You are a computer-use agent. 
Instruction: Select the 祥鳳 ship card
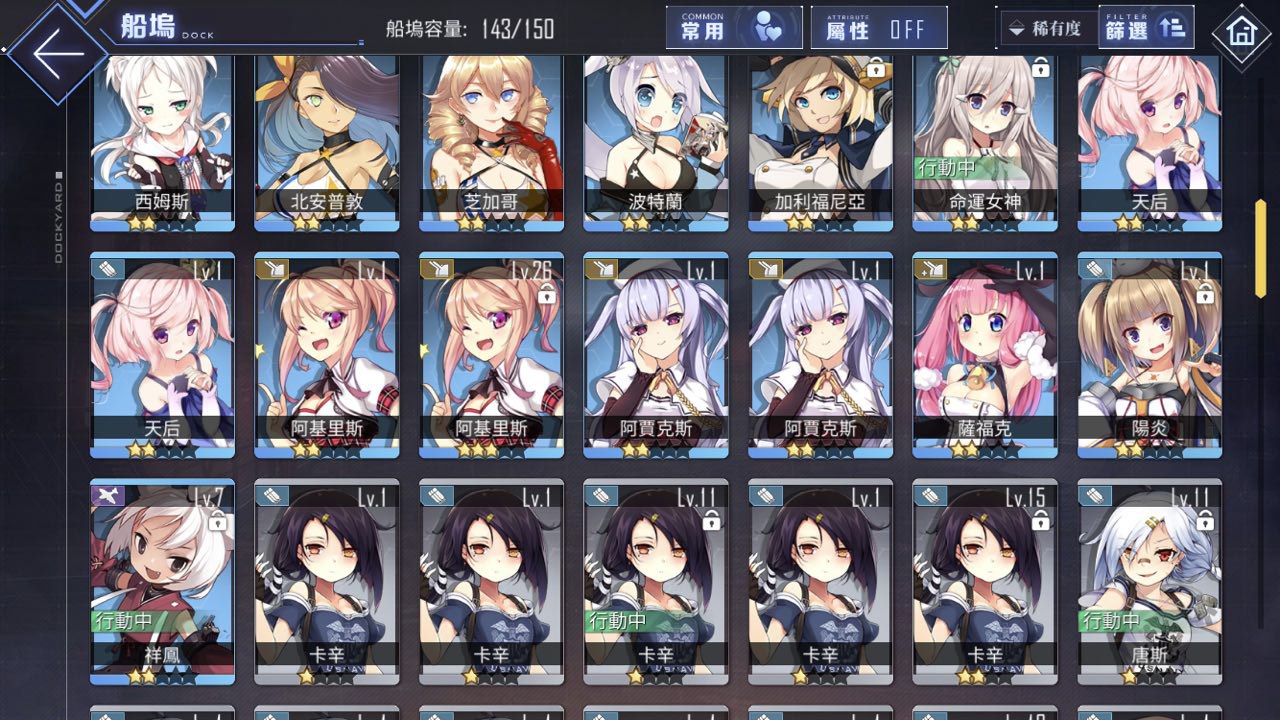click(x=162, y=580)
